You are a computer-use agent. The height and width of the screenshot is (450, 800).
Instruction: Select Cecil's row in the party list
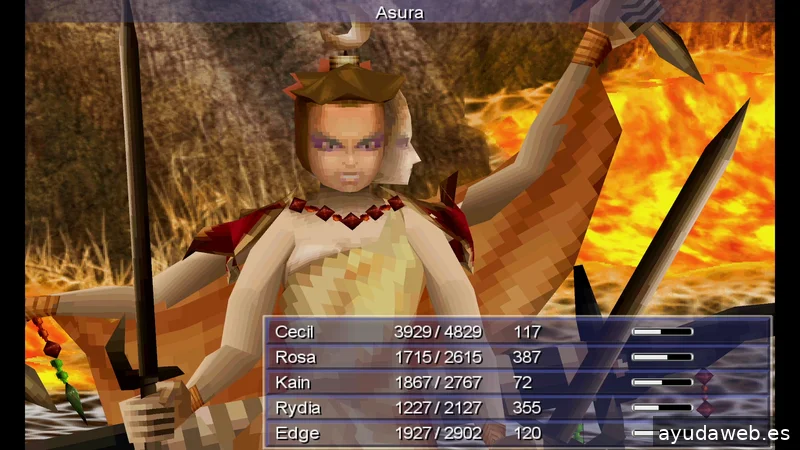point(294,332)
